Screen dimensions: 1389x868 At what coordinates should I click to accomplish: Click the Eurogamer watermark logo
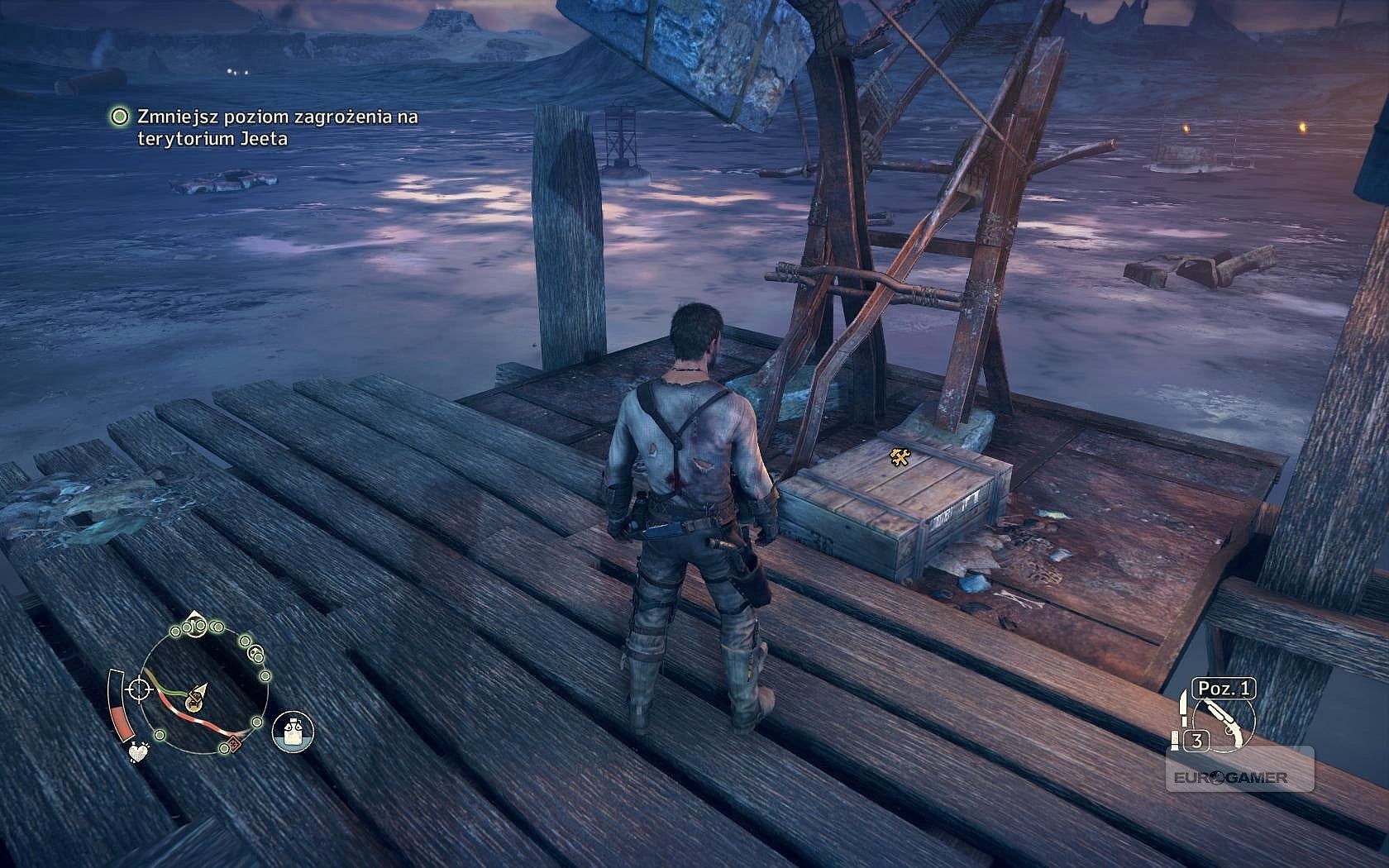tap(1239, 777)
